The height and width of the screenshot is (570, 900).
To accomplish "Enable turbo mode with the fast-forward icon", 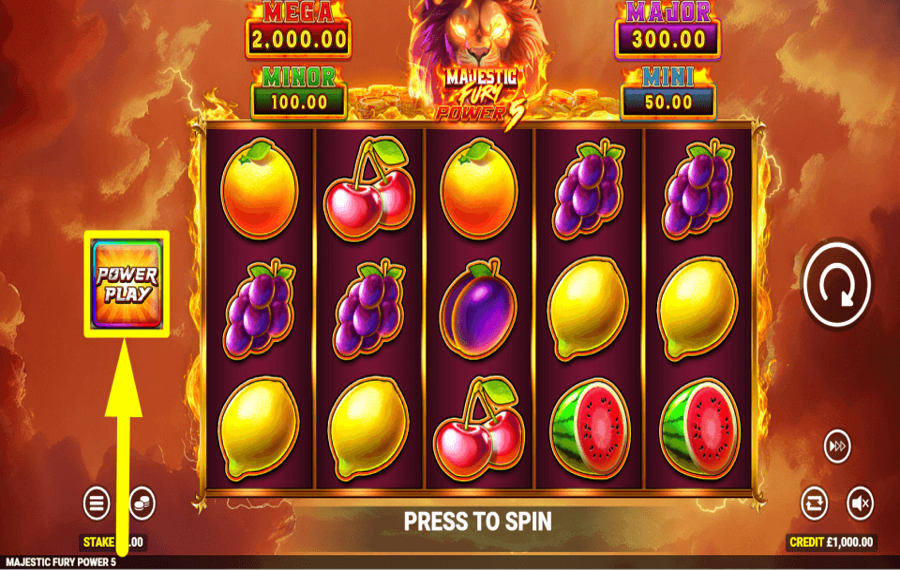I will pos(837,447).
